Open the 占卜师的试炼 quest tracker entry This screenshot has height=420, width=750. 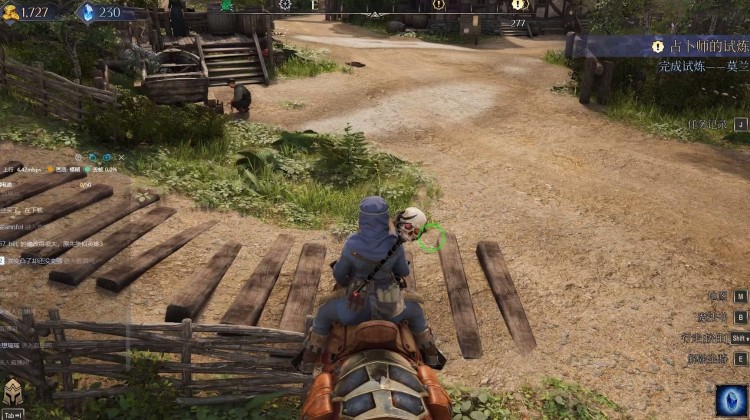(x=698, y=47)
